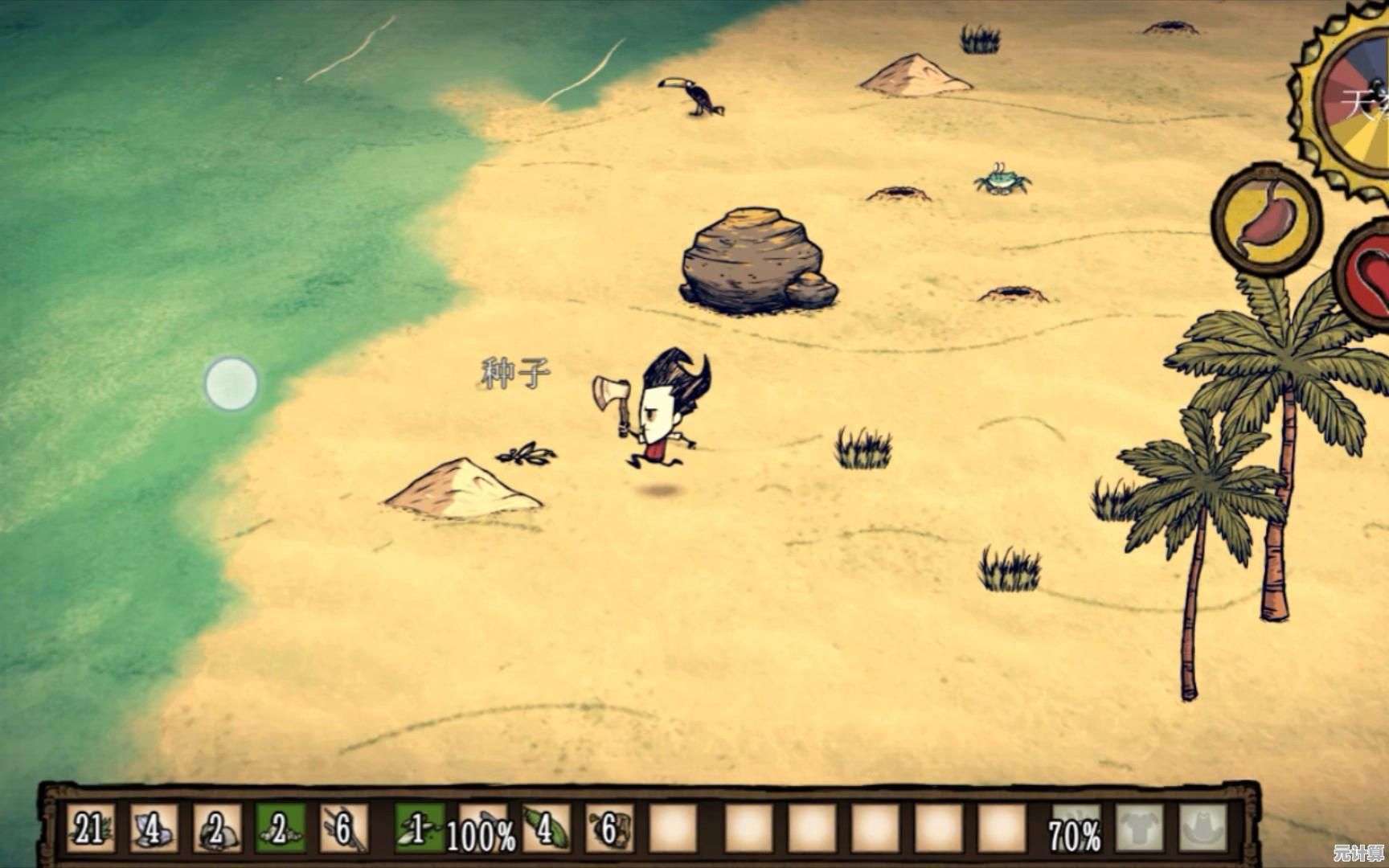Select the 2 rocks inventory slot
Viewport: 1389px width, 868px height.
tap(216, 828)
